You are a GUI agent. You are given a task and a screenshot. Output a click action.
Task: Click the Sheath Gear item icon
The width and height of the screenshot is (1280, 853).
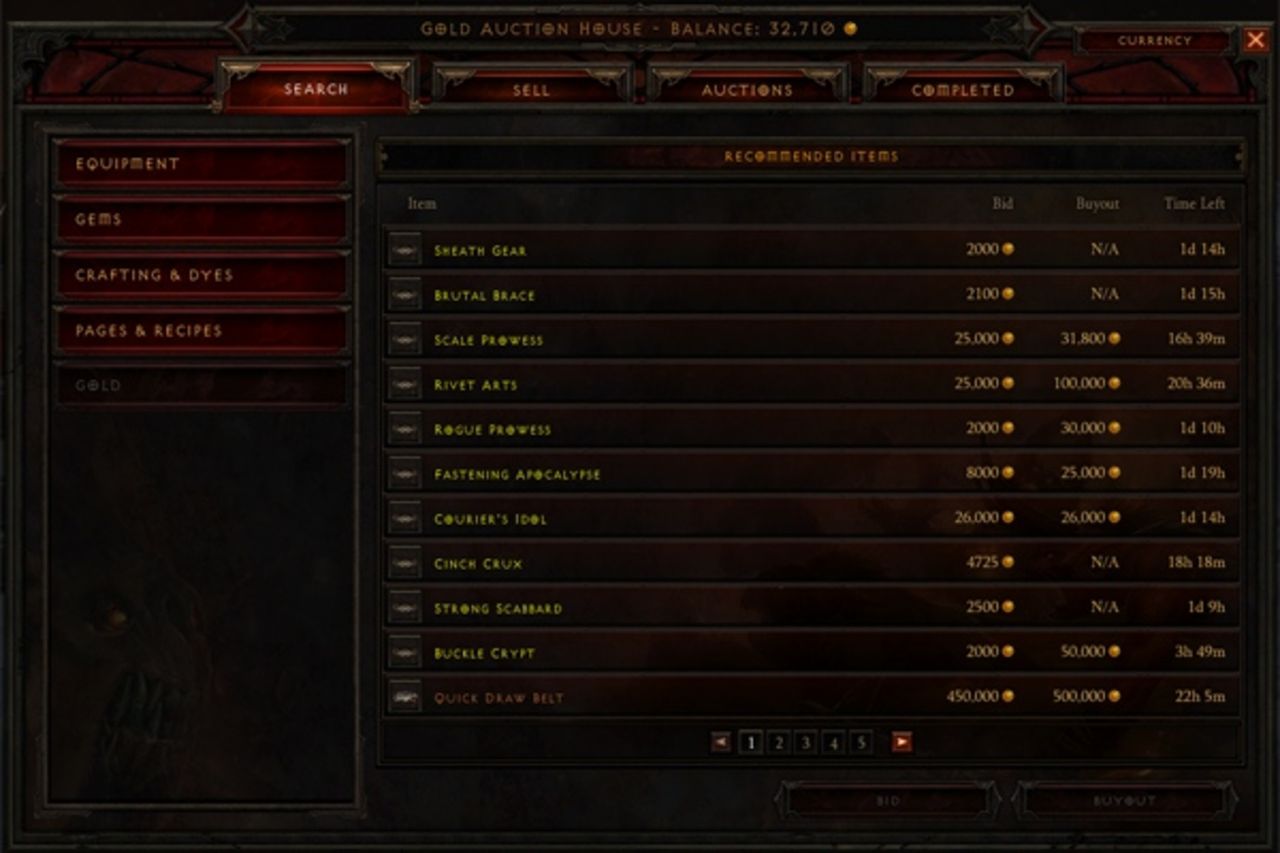tap(404, 251)
